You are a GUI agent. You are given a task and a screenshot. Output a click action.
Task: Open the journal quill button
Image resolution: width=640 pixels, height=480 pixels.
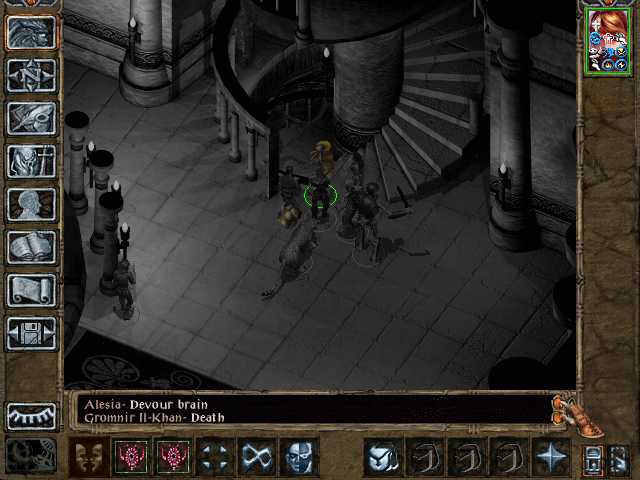[31, 118]
